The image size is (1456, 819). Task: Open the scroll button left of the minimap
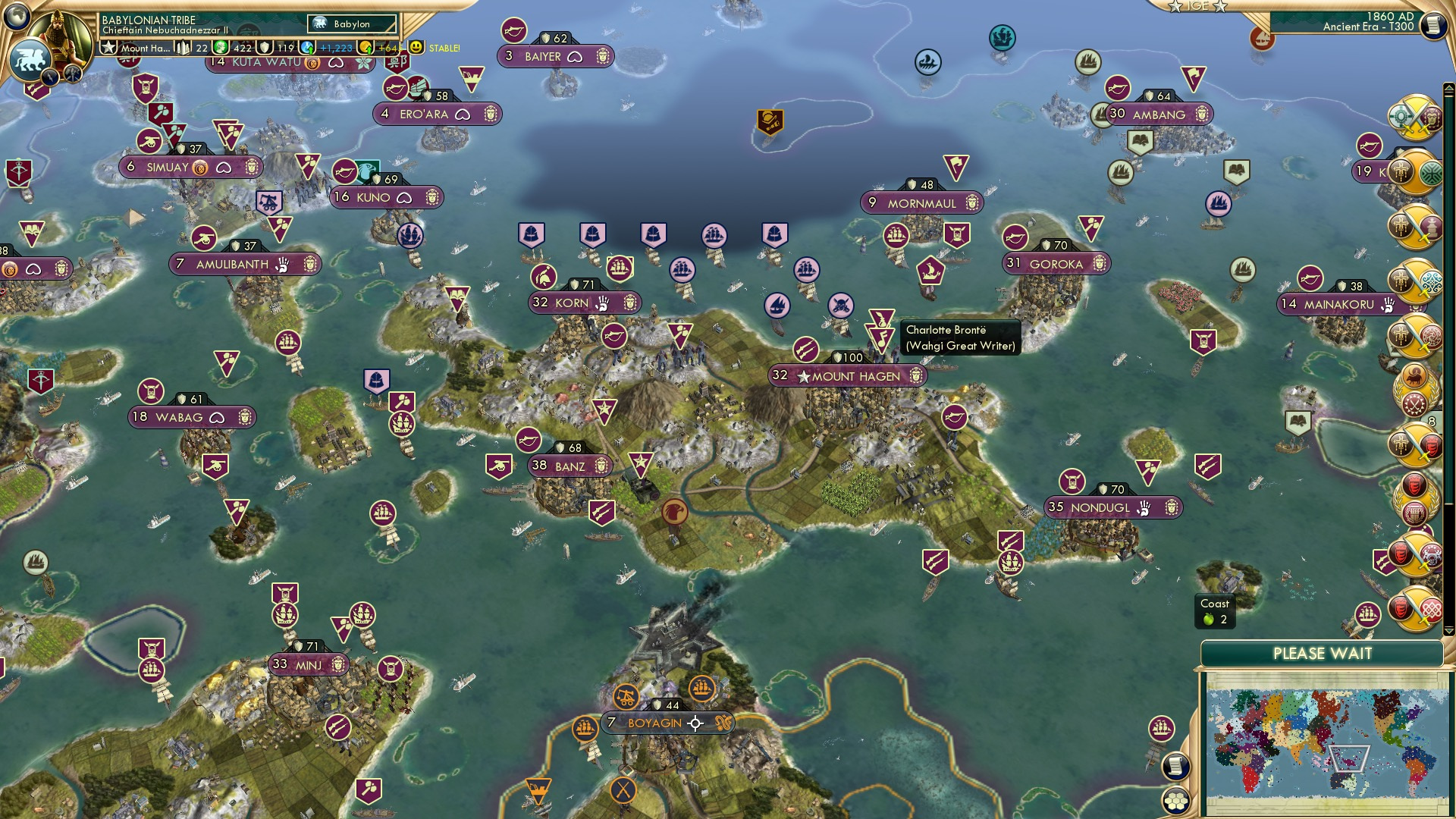click(x=1175, y=766)
